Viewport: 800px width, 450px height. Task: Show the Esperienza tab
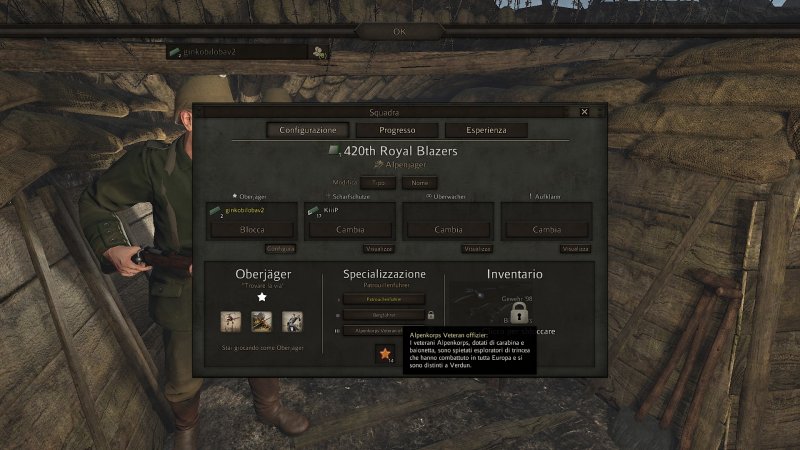point(483,130)
